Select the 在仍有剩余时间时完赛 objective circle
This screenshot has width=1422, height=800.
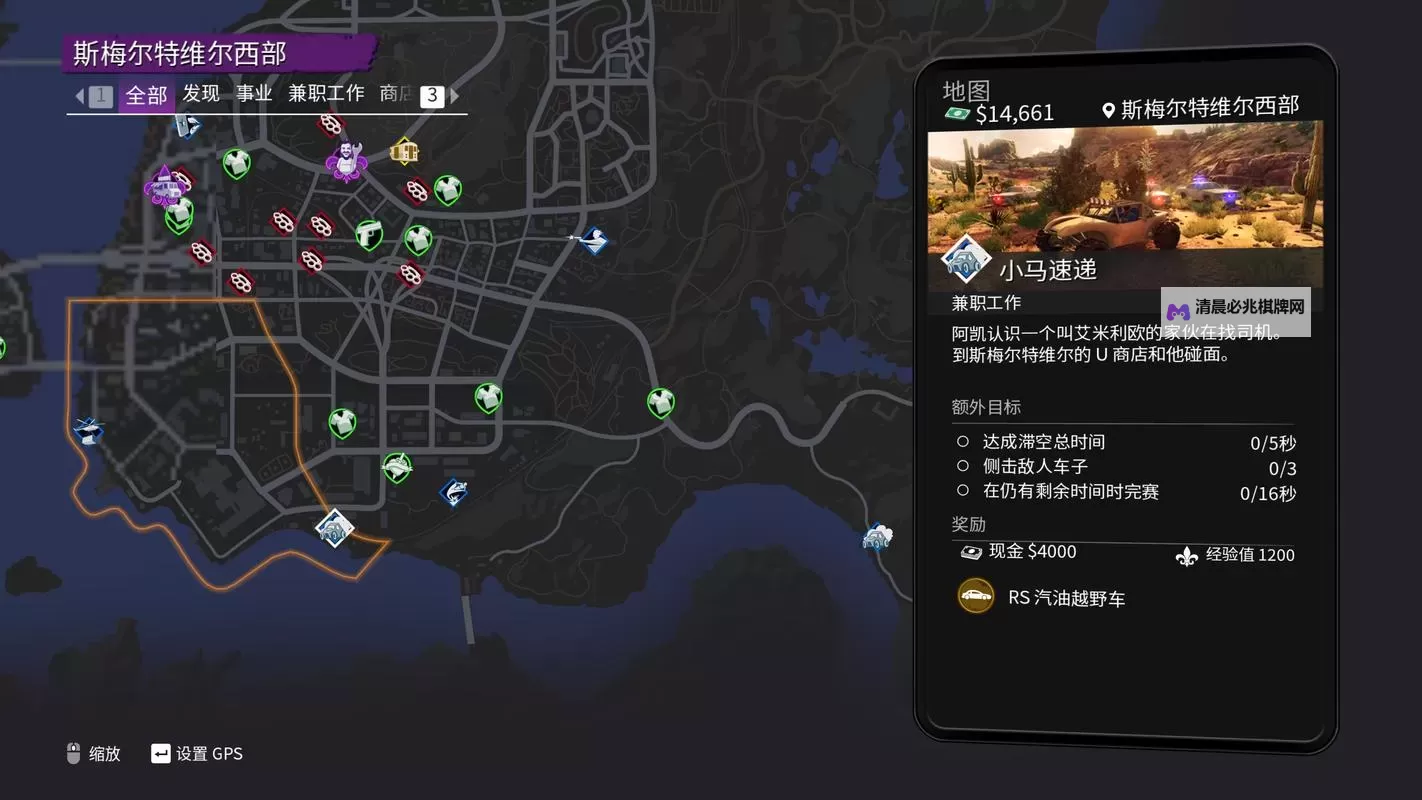point(962,491)
